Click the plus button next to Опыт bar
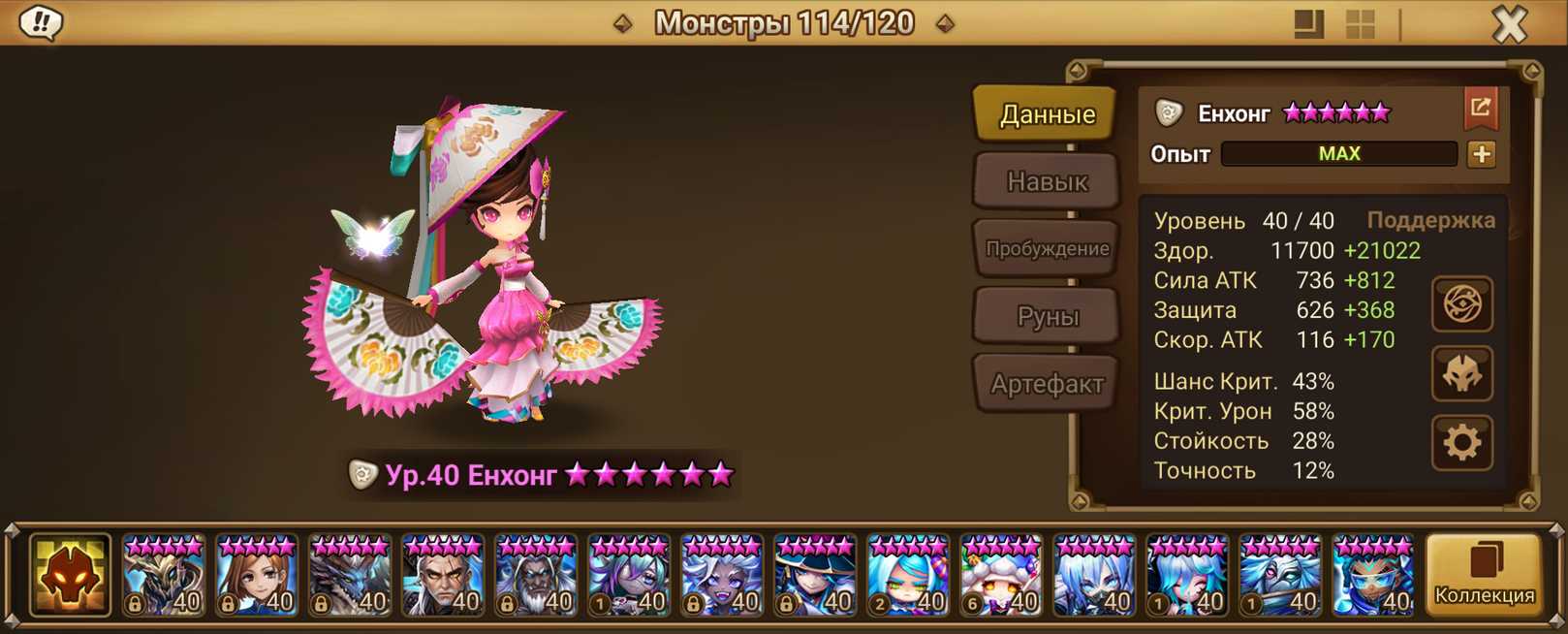Screen dimensions: 1568x634 pos(1481,154)
